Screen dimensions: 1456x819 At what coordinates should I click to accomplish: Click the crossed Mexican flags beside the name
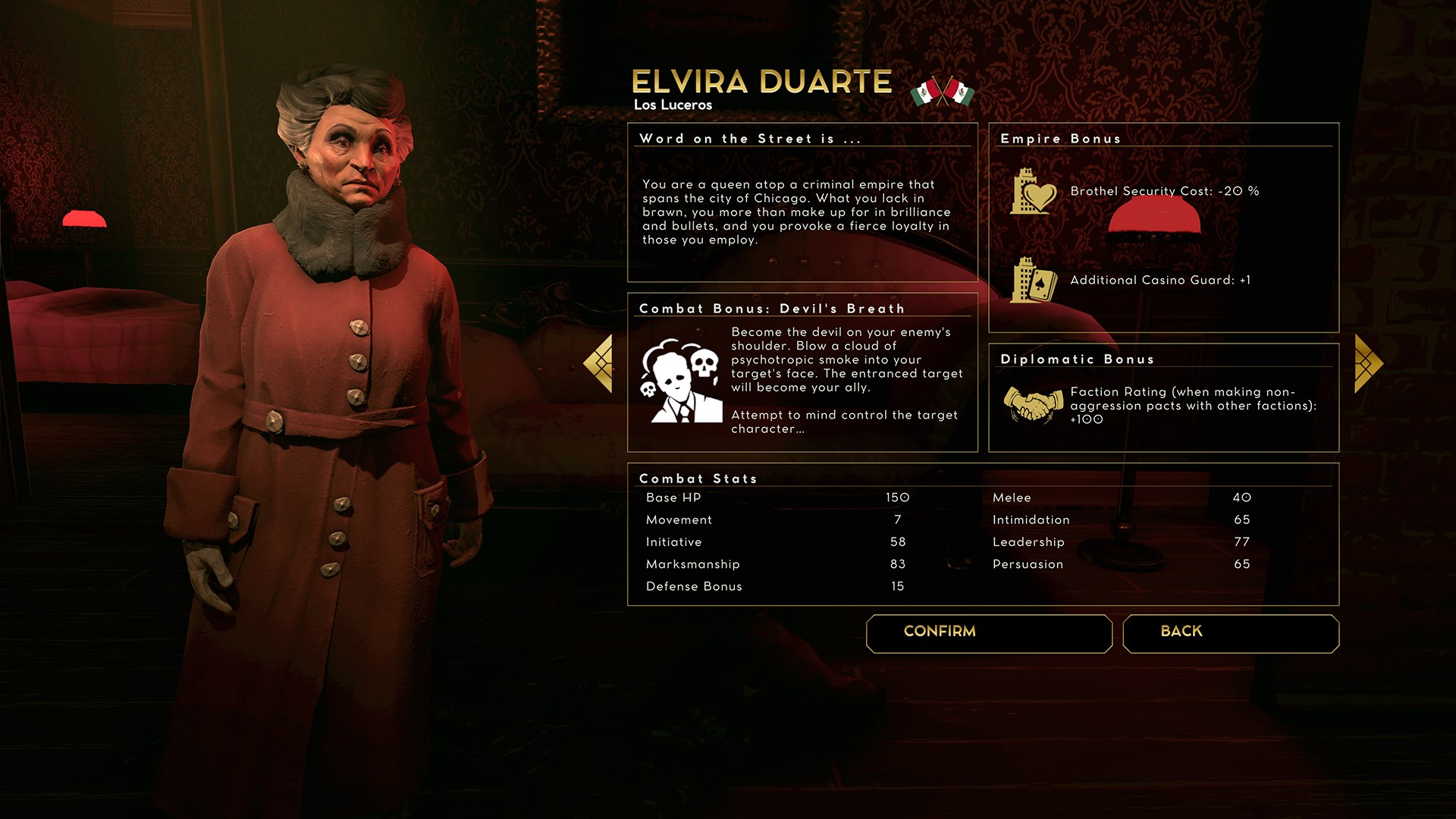coord(940,89)
